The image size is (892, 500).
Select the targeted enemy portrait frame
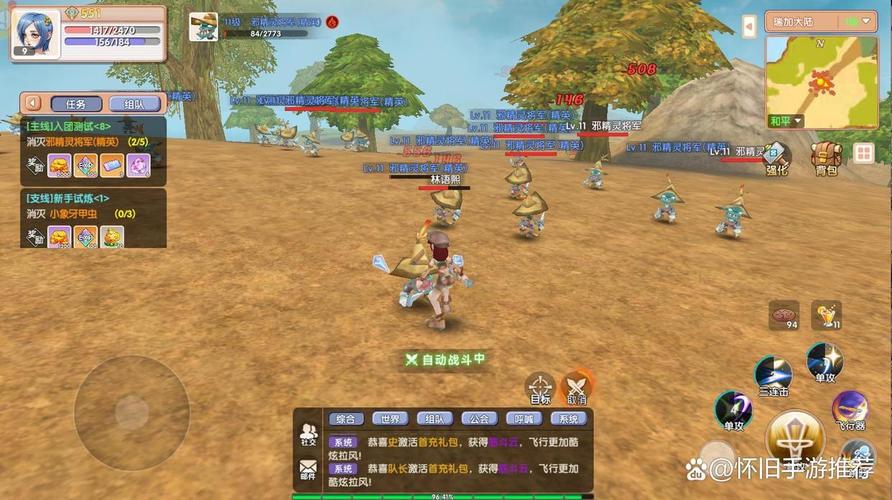pos(204,27)
